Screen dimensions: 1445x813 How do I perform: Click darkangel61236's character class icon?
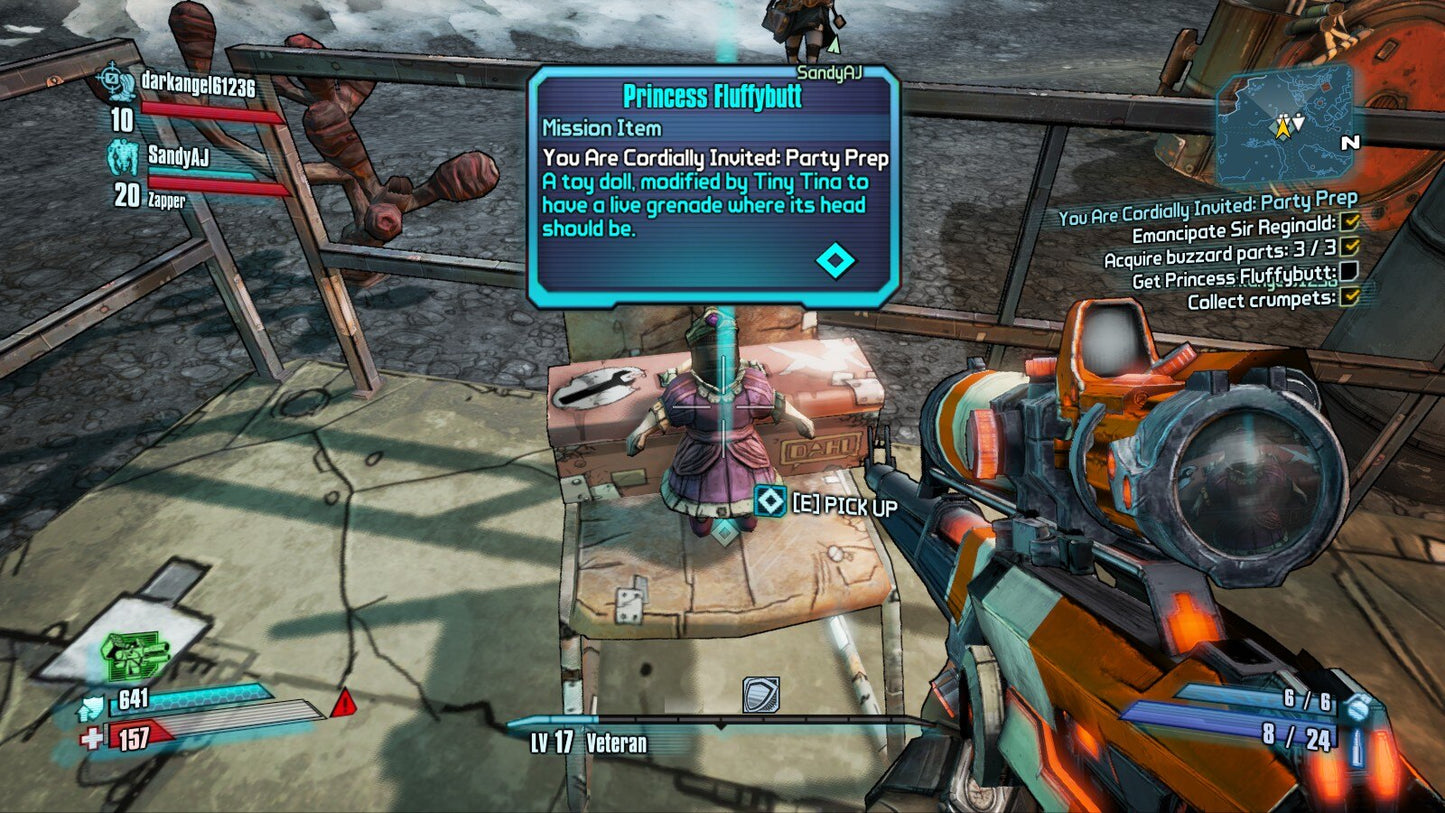(x=119, y=84)
